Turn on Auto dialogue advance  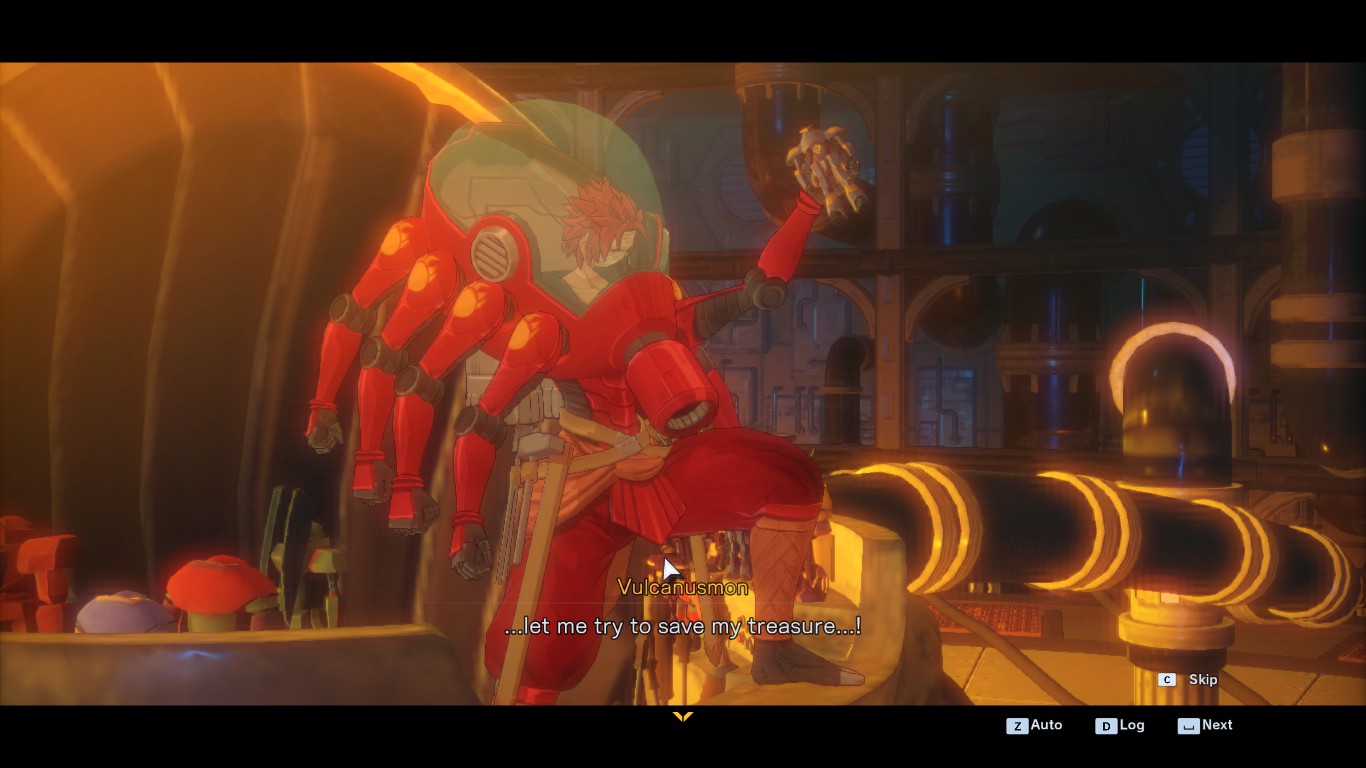pyautogui.click(x=1035, y=725)
